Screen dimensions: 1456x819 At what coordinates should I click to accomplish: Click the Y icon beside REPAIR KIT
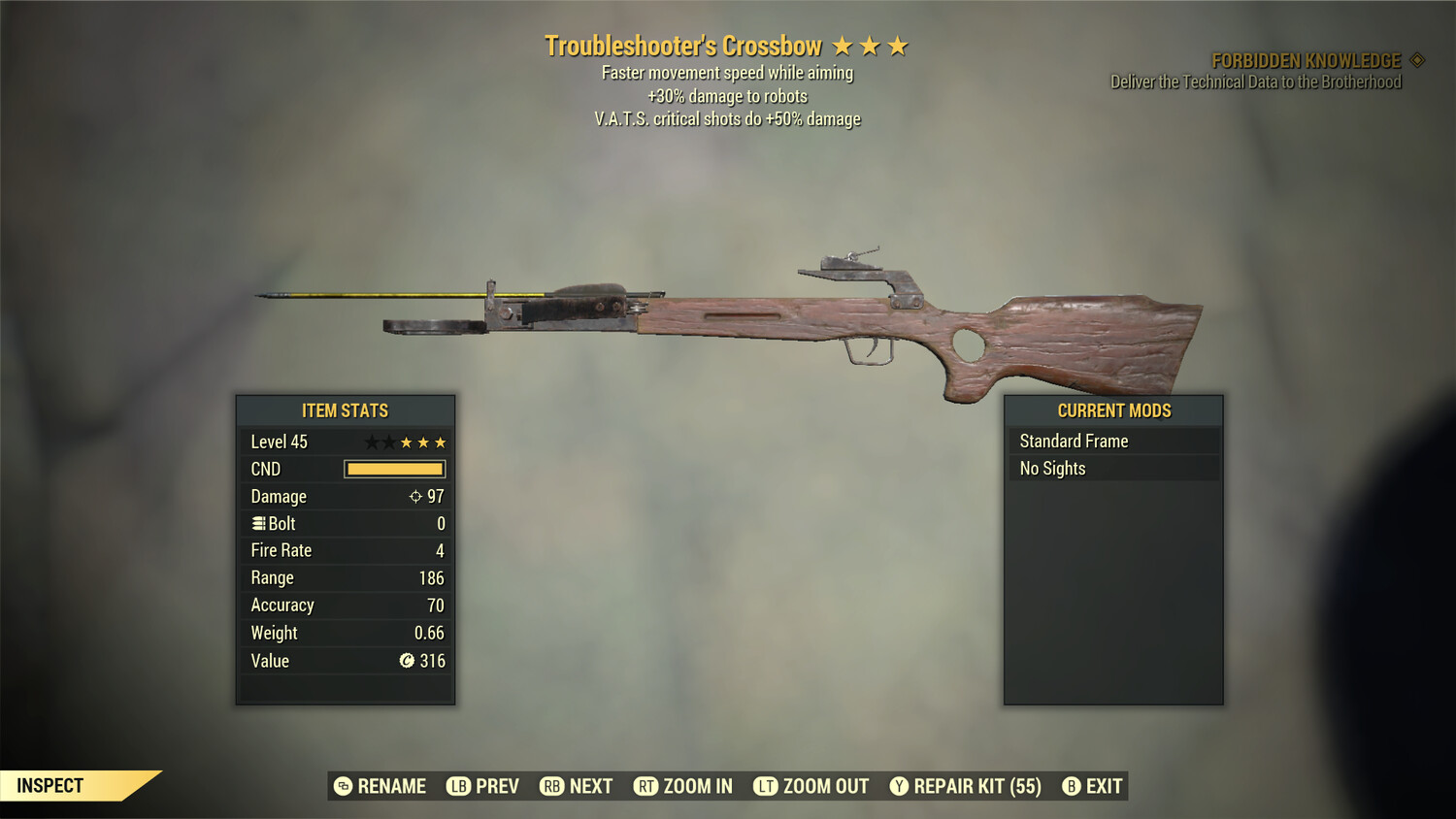[x=898, y=786]
